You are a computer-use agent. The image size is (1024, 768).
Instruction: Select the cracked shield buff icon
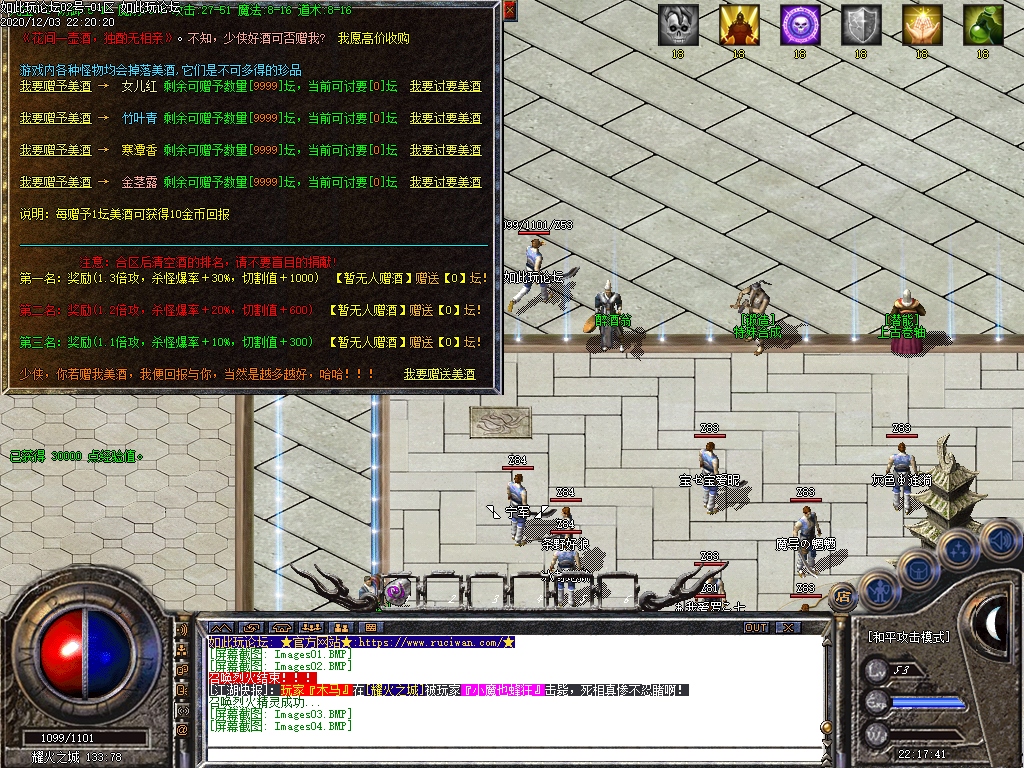[x=861, y=25]
